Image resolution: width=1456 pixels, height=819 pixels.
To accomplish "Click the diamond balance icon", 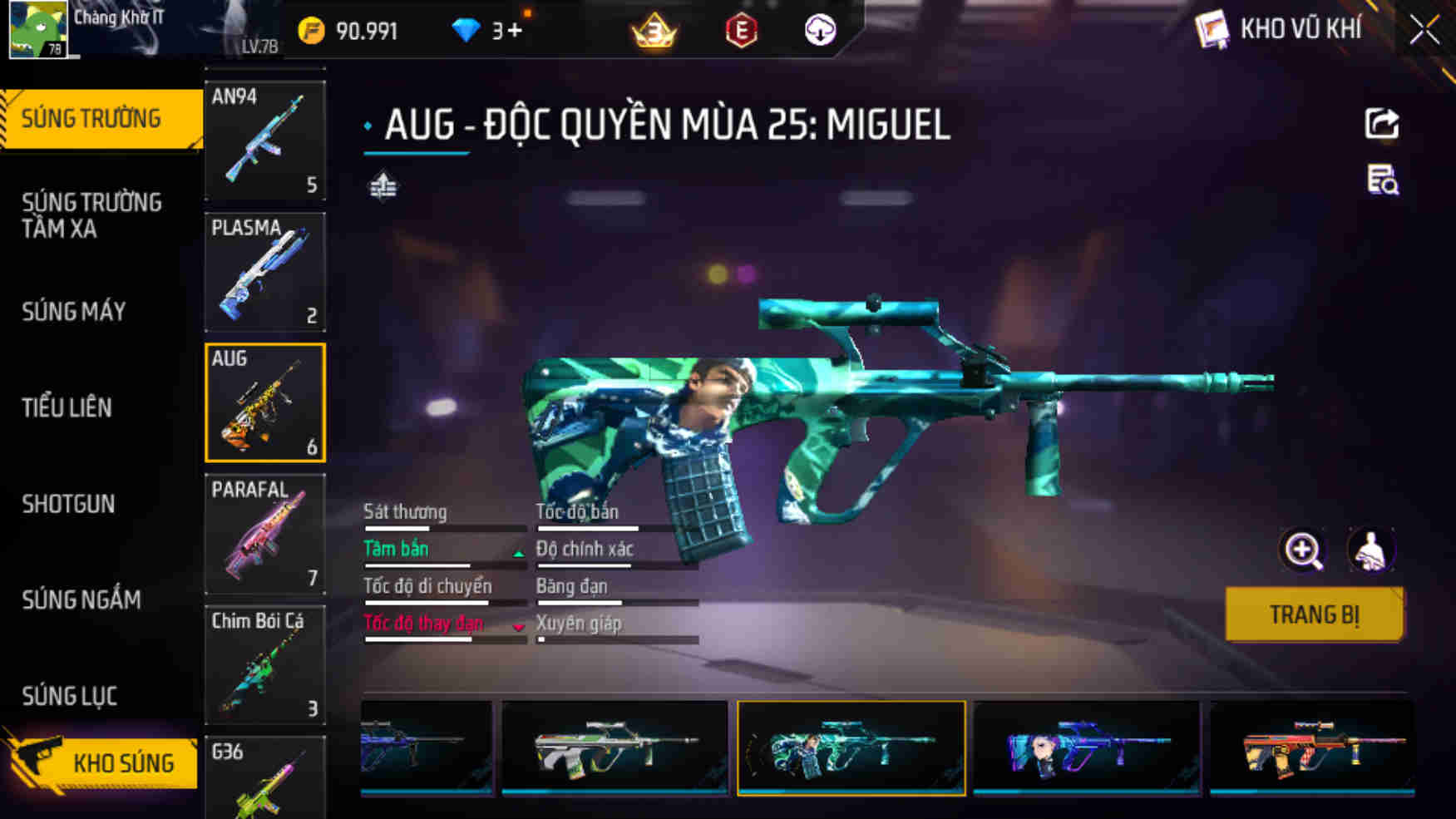I will tap(466, 30).
